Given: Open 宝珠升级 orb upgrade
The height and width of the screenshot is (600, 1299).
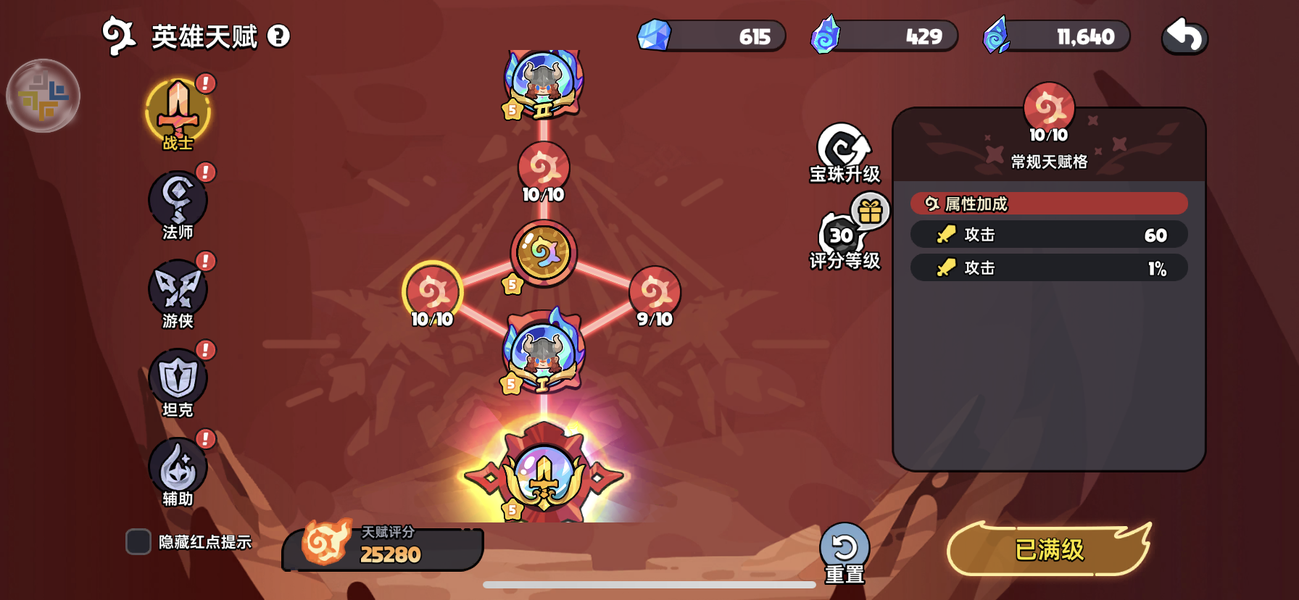Looking at the screenshot, I should pyautogui.click(x=843, y=152).
